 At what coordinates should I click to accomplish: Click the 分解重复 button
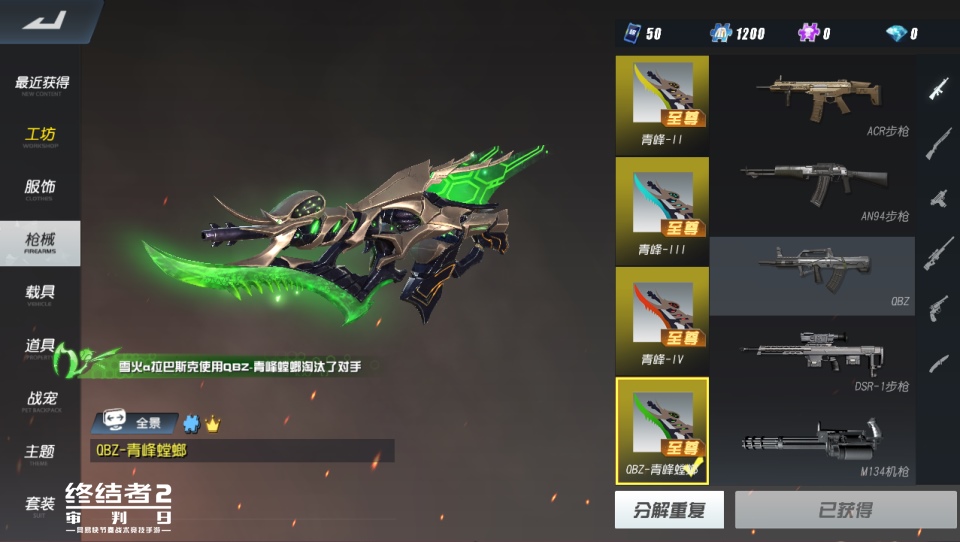pos(669,510)
